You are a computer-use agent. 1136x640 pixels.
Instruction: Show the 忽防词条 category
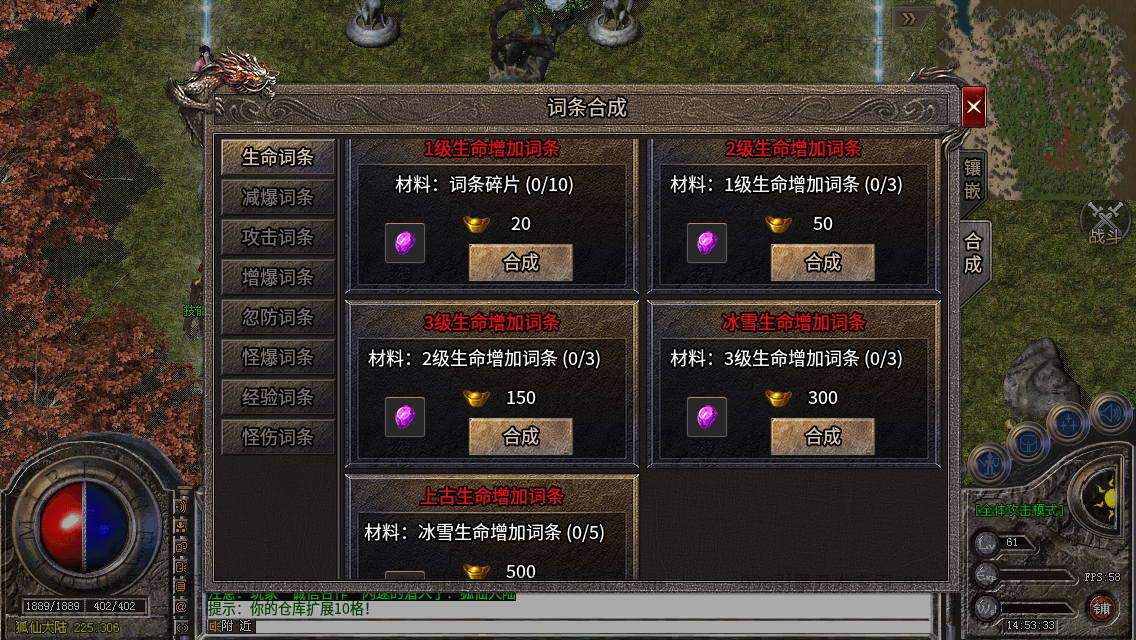[278, 318]
